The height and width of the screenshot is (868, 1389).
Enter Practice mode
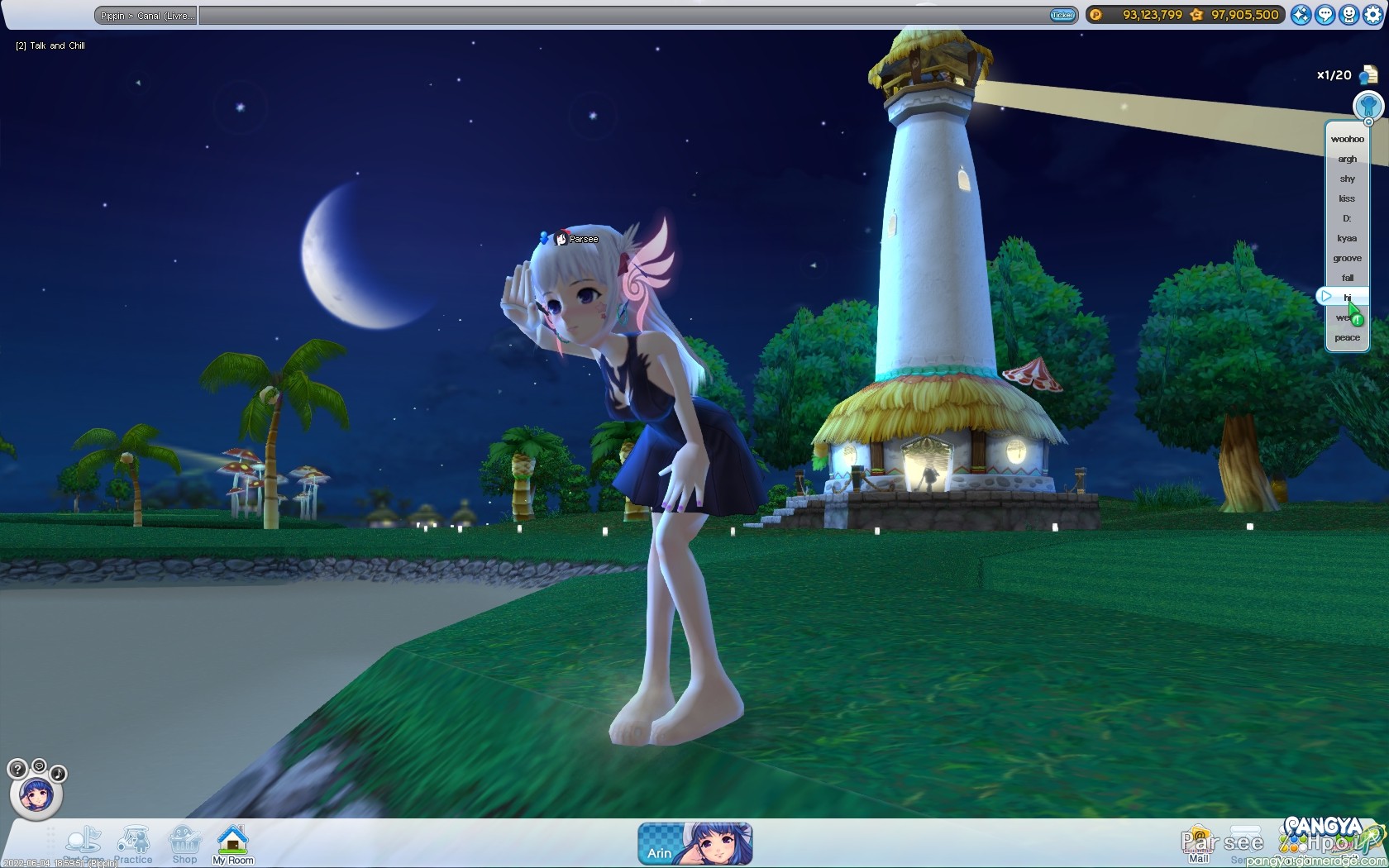(x=134, y=845)
